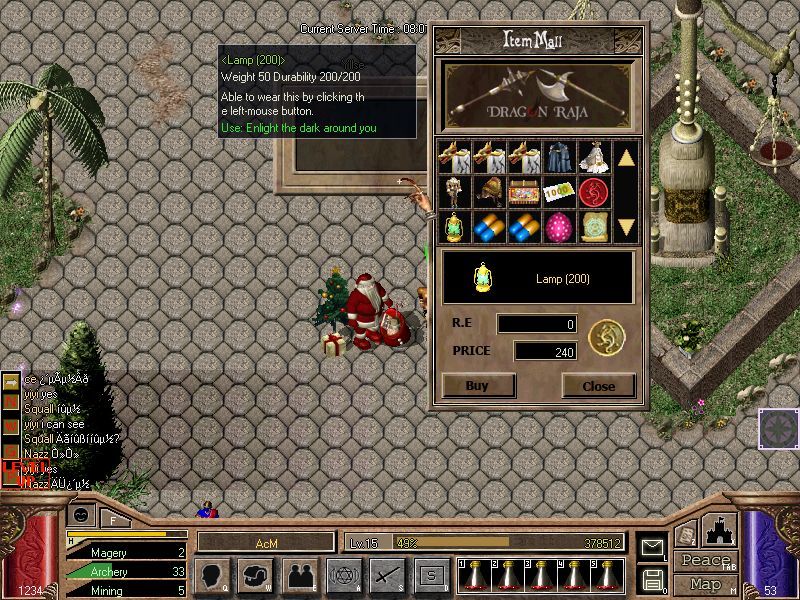Select the red dragon seal item
800x600 pixels.
tap(593, 191)
